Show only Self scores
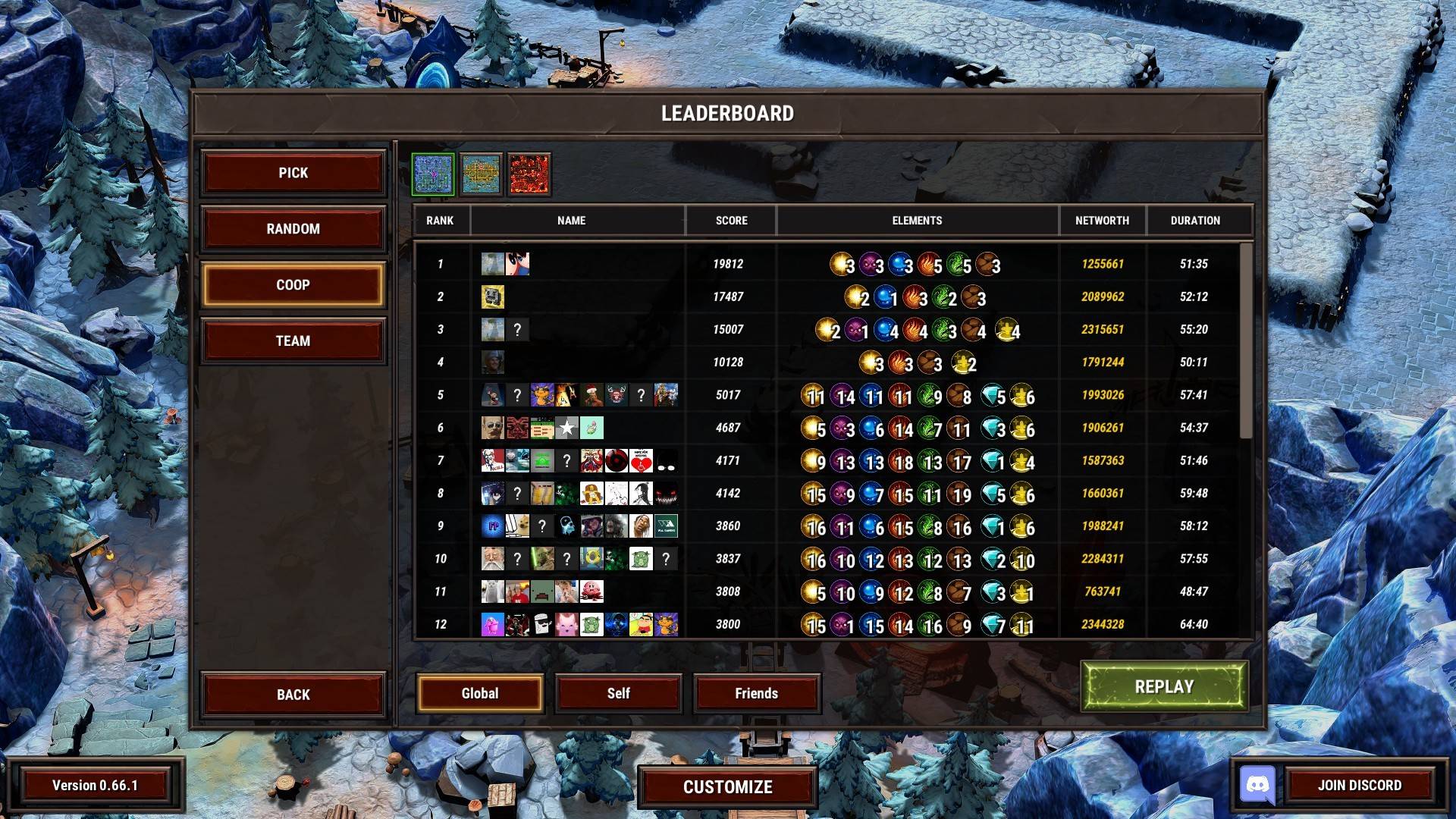This screenshot has width=1456, height=819. point(618,693)
